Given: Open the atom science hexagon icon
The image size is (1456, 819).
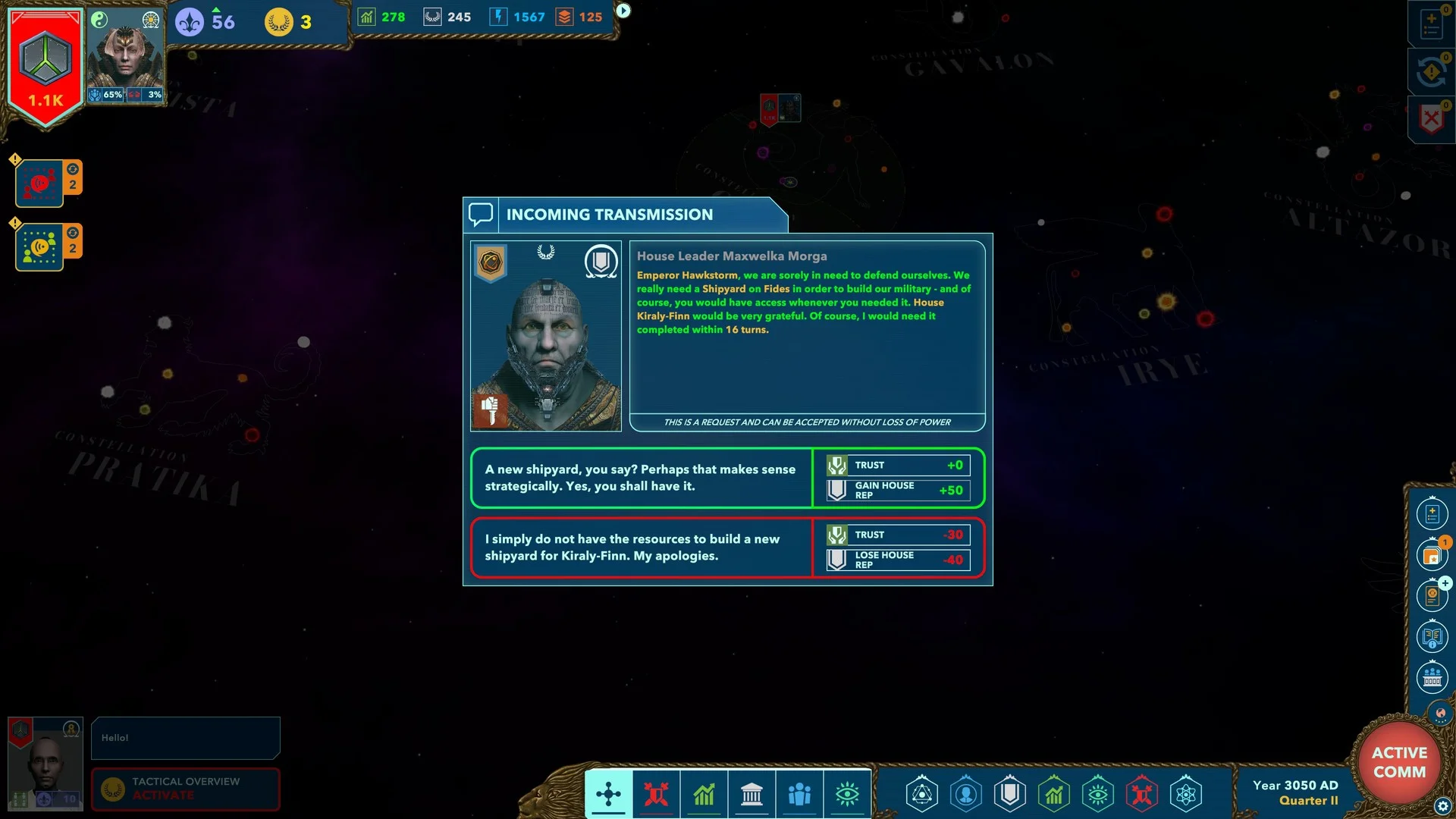Looking at the screenshot, I should pyautogui.click(x=1186, y=794).
